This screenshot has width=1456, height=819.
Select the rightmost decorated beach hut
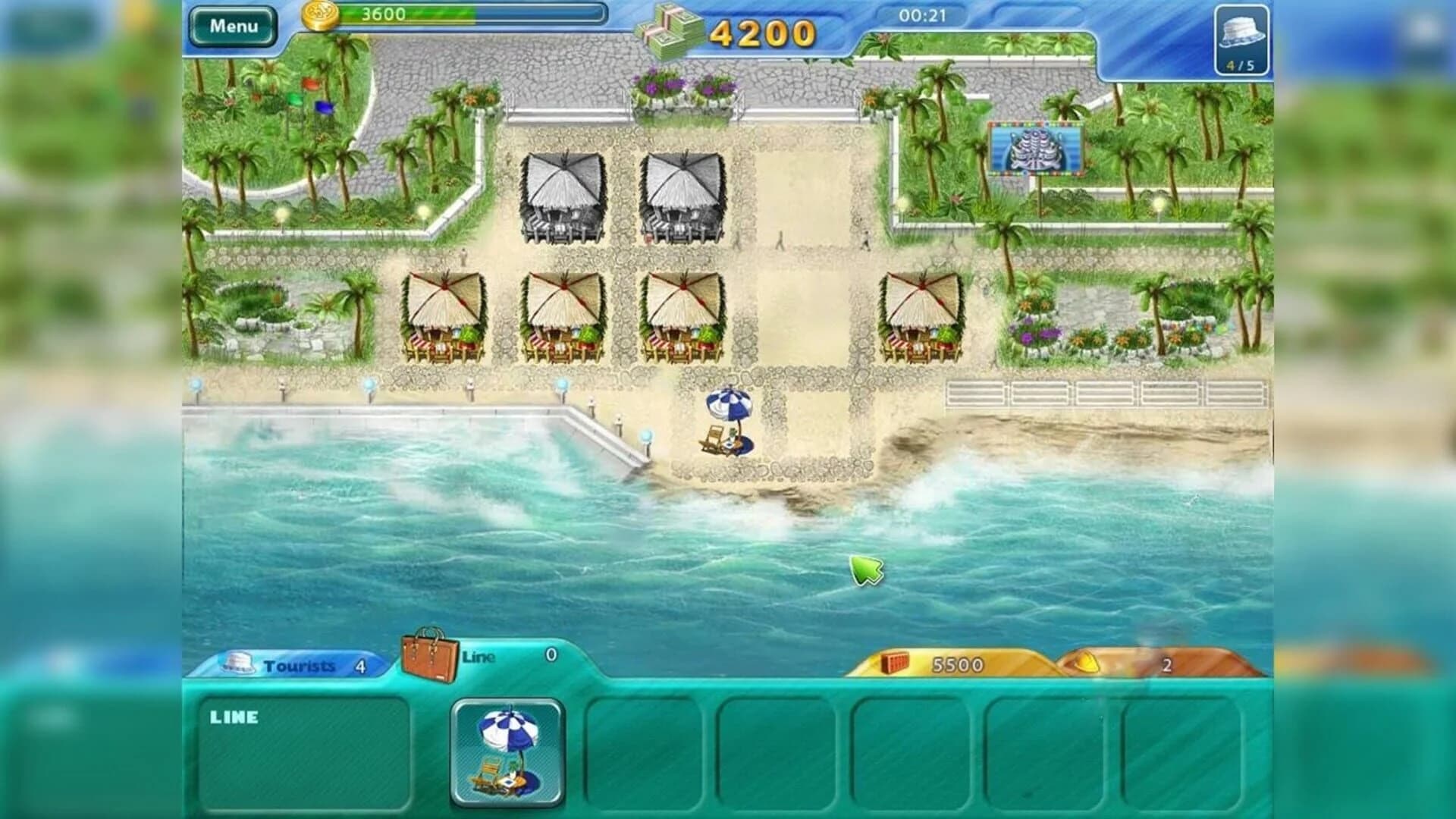pyautogui.click(x=920, y=315)
